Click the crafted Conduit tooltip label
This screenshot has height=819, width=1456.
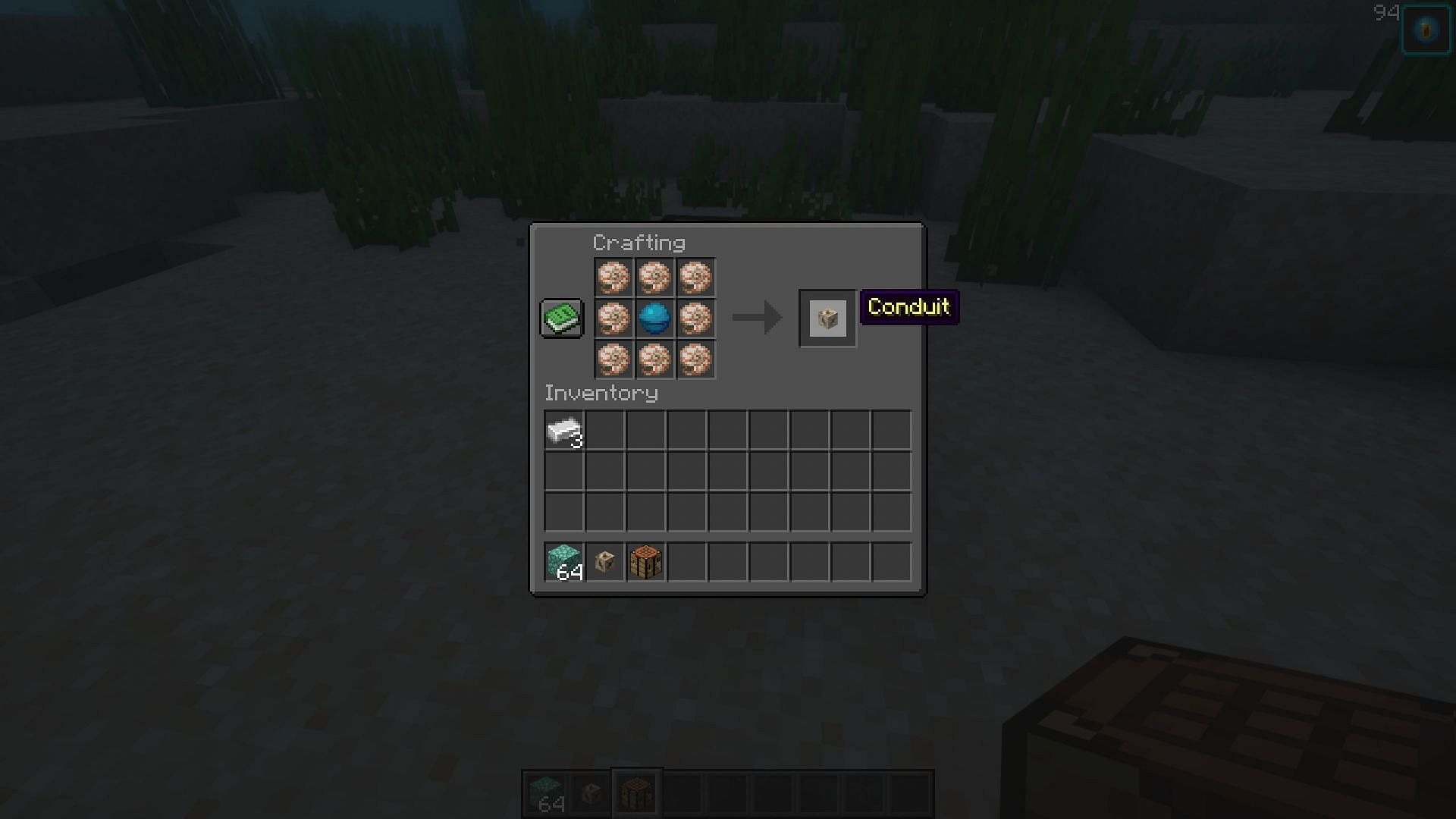(908, 308)
